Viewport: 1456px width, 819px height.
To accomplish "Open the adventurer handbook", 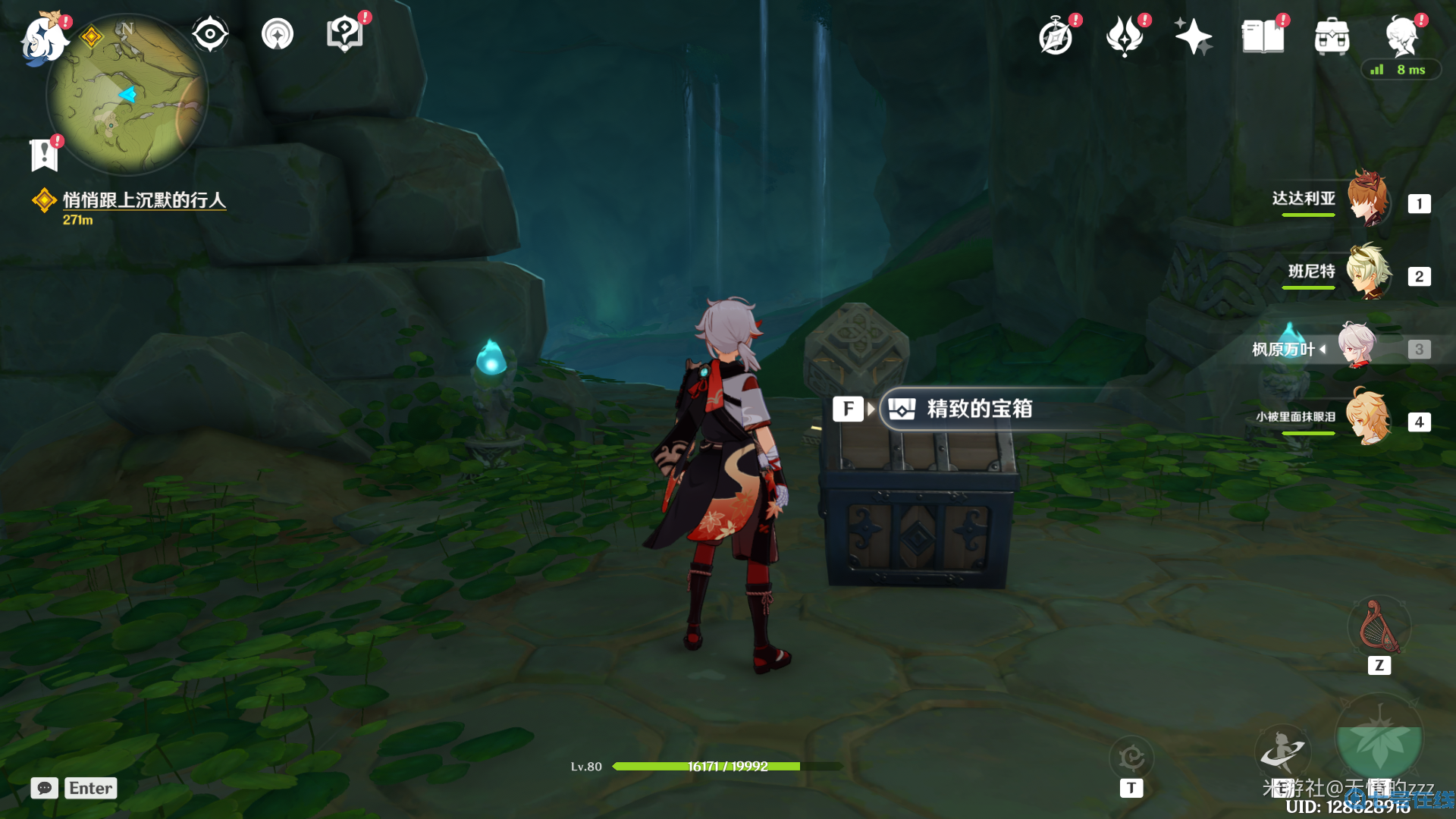I will 1263,36.
